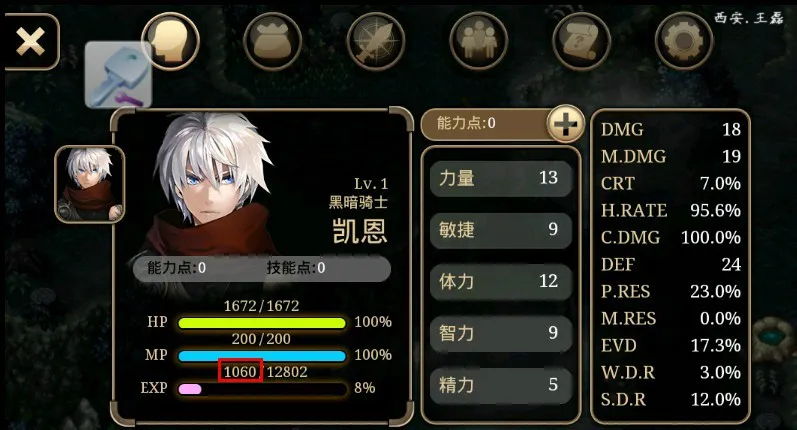Switch to the inventory bag tab
This screenshot has width=797, height=430.
pyautogui.click(x=273, y=42)
